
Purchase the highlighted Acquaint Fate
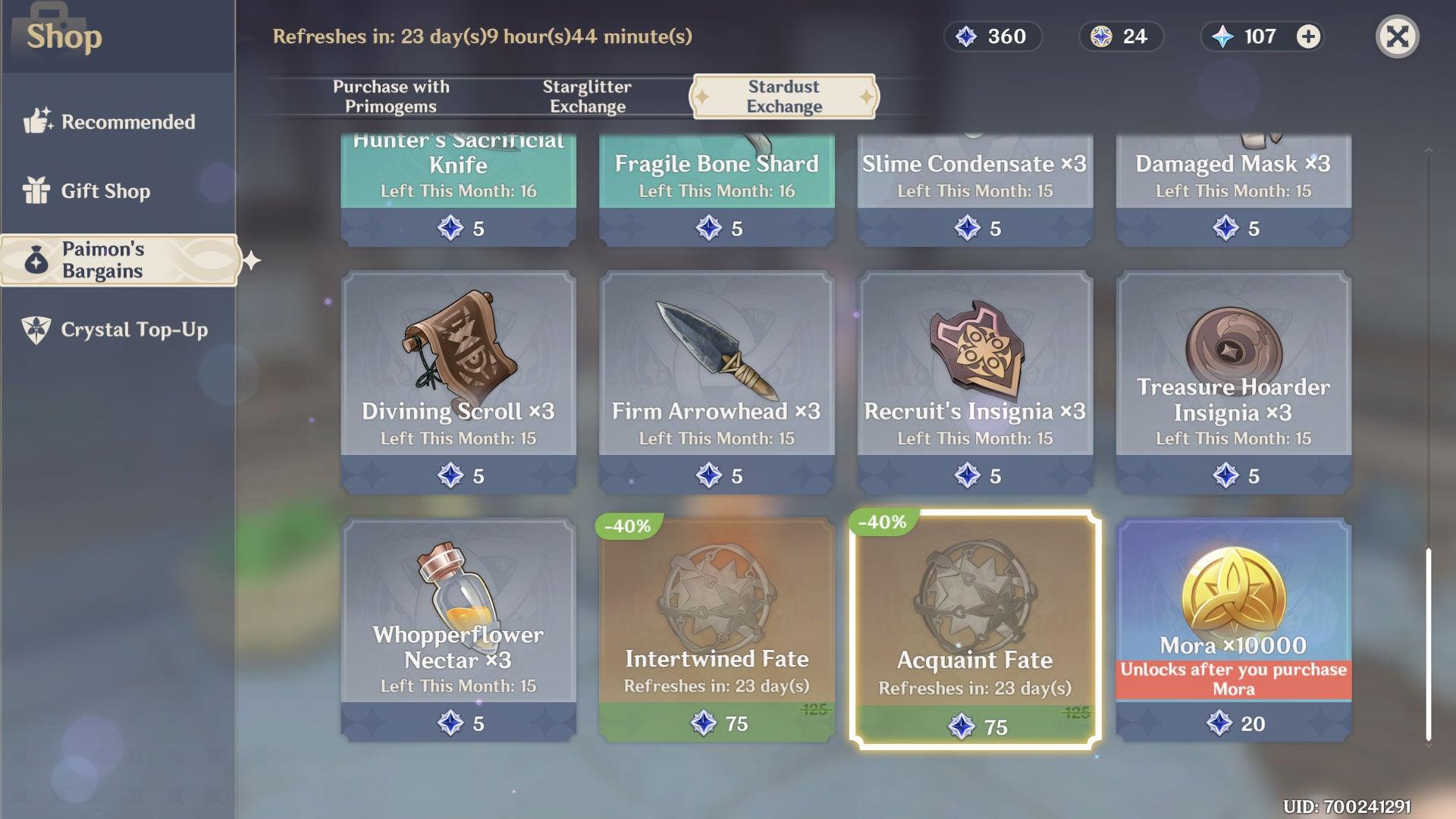(x=975, y=629)
